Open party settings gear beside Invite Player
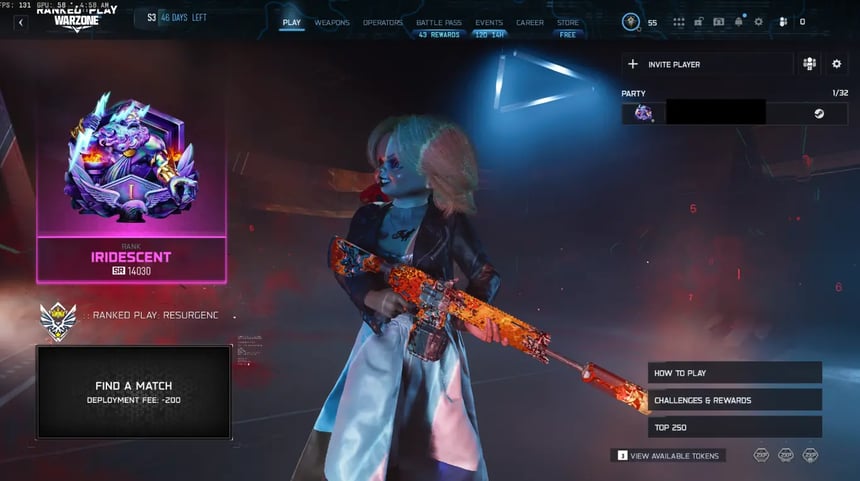Viewport: 860px width, 481px height. click(837, 64)
